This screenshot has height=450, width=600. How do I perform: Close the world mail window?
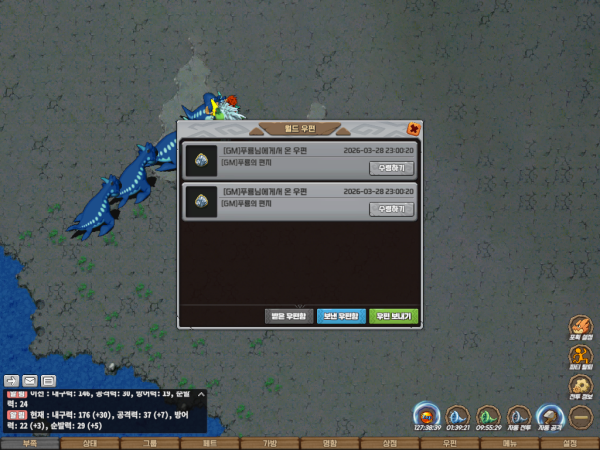coord(413,128)
